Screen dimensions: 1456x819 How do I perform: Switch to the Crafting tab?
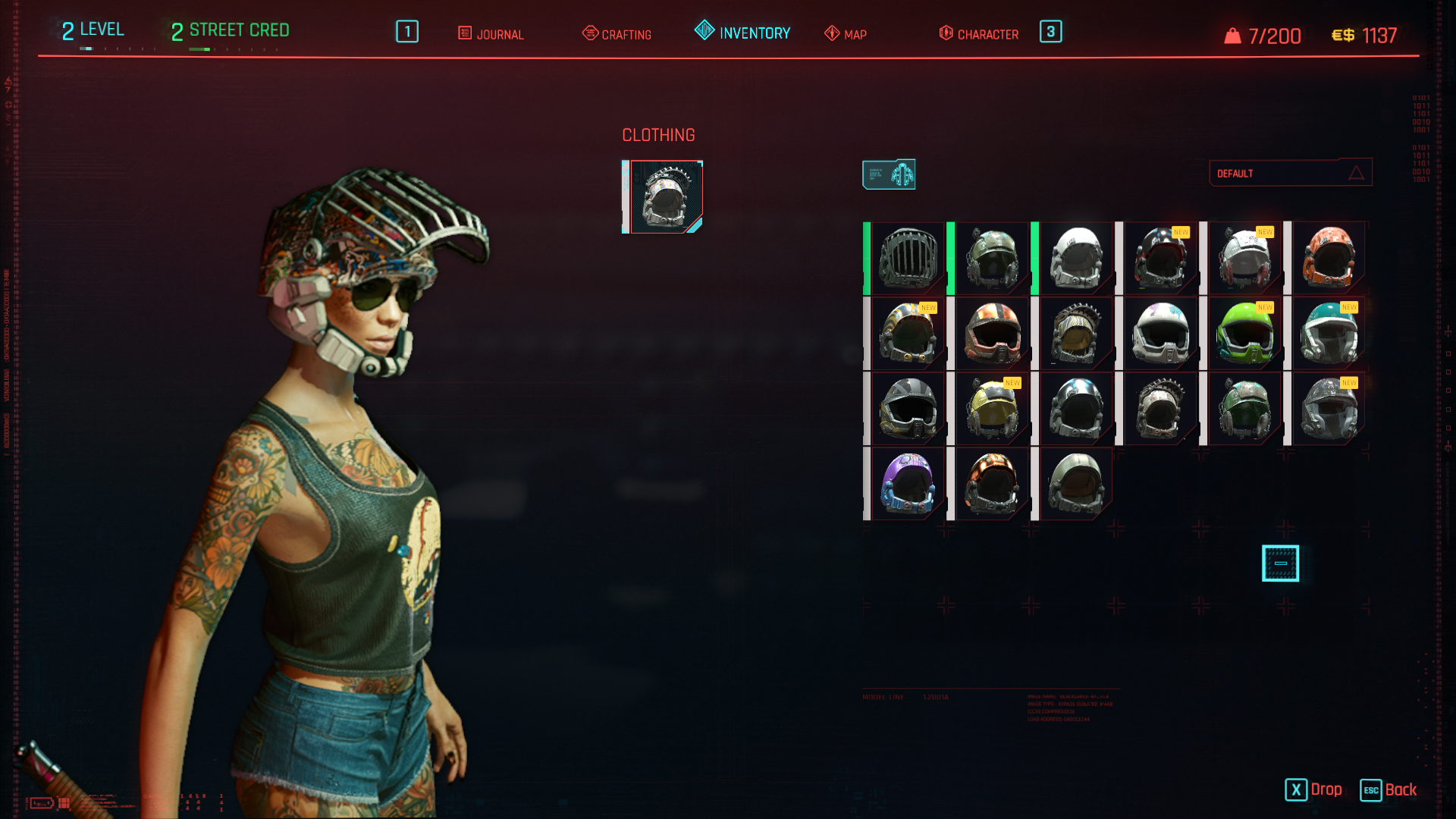click(617, 34)
